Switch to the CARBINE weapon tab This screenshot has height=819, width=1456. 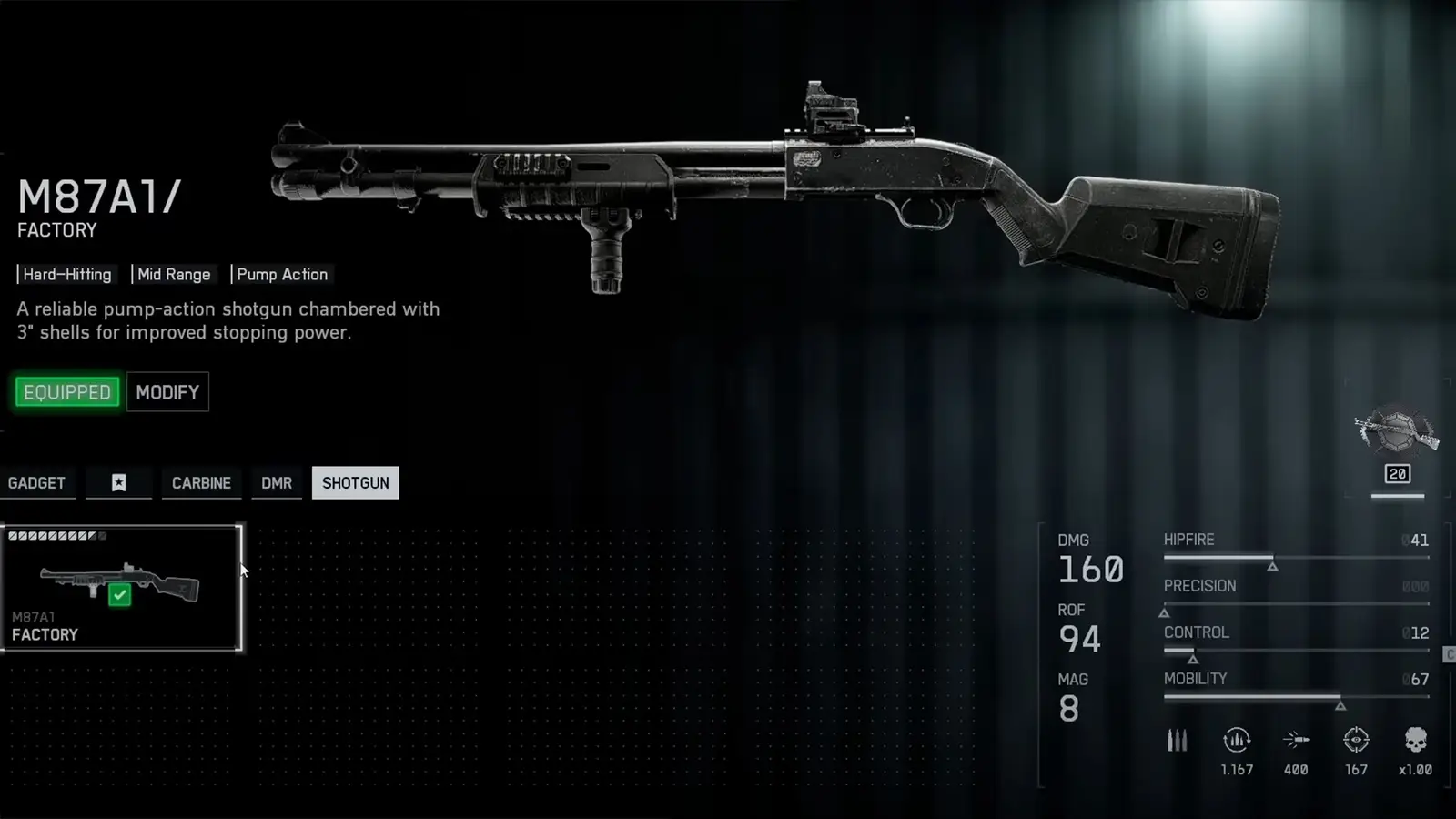201,483
